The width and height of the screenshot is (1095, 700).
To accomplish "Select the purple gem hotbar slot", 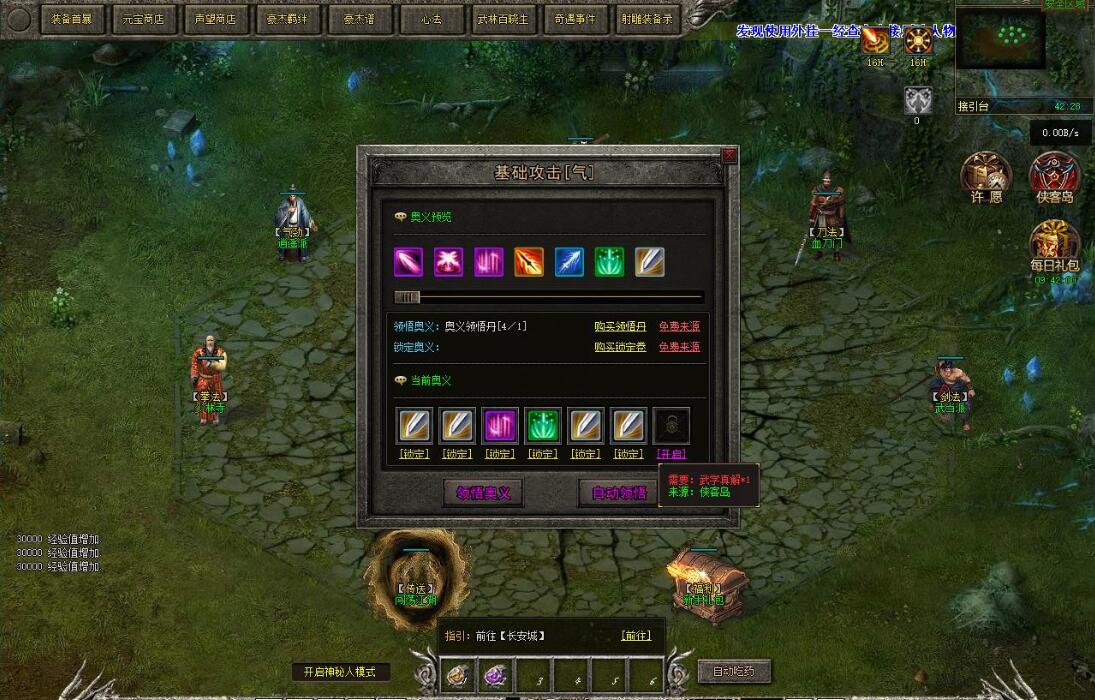I will click(x=496, y=676).
